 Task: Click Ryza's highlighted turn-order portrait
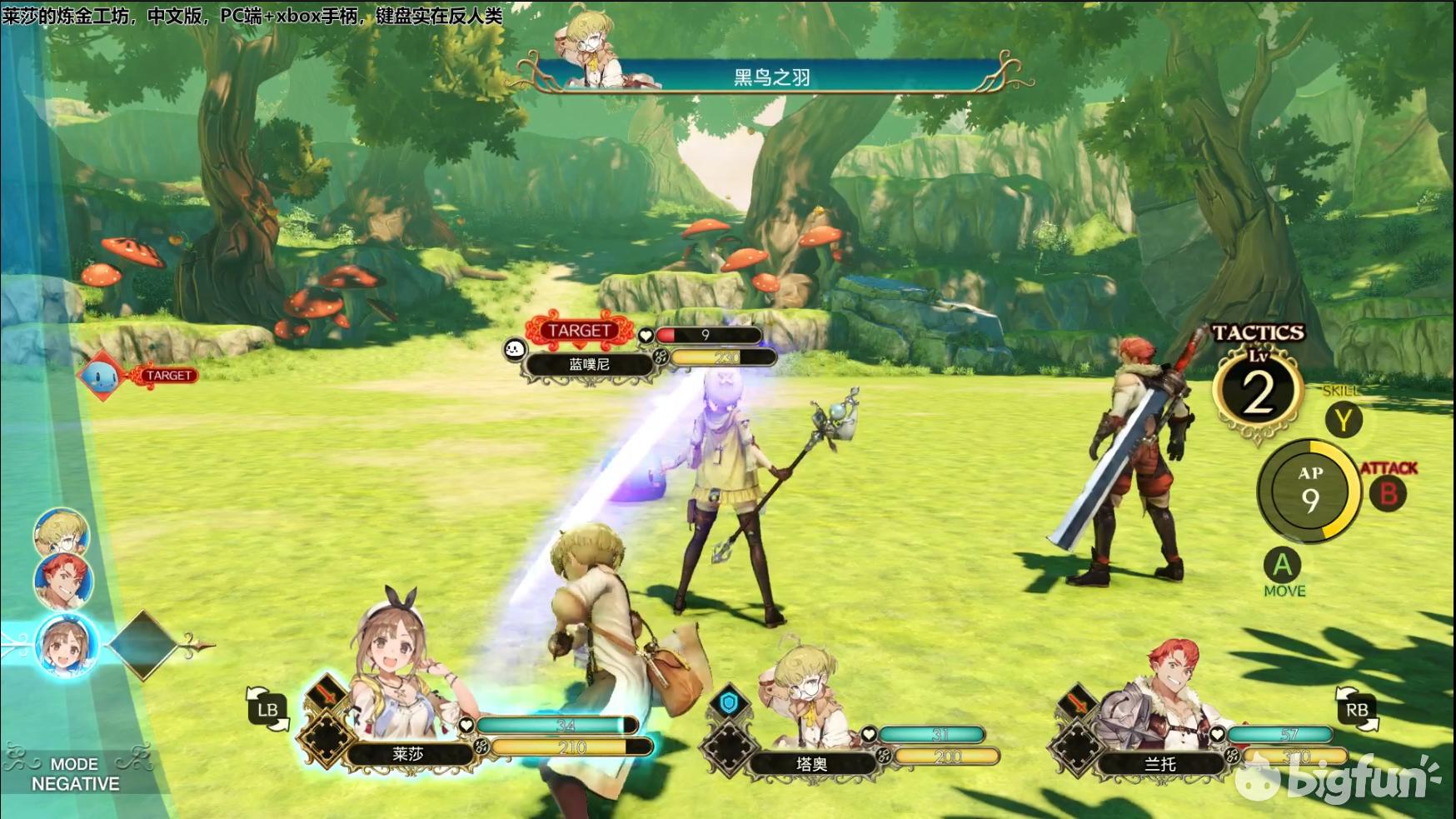67,644
